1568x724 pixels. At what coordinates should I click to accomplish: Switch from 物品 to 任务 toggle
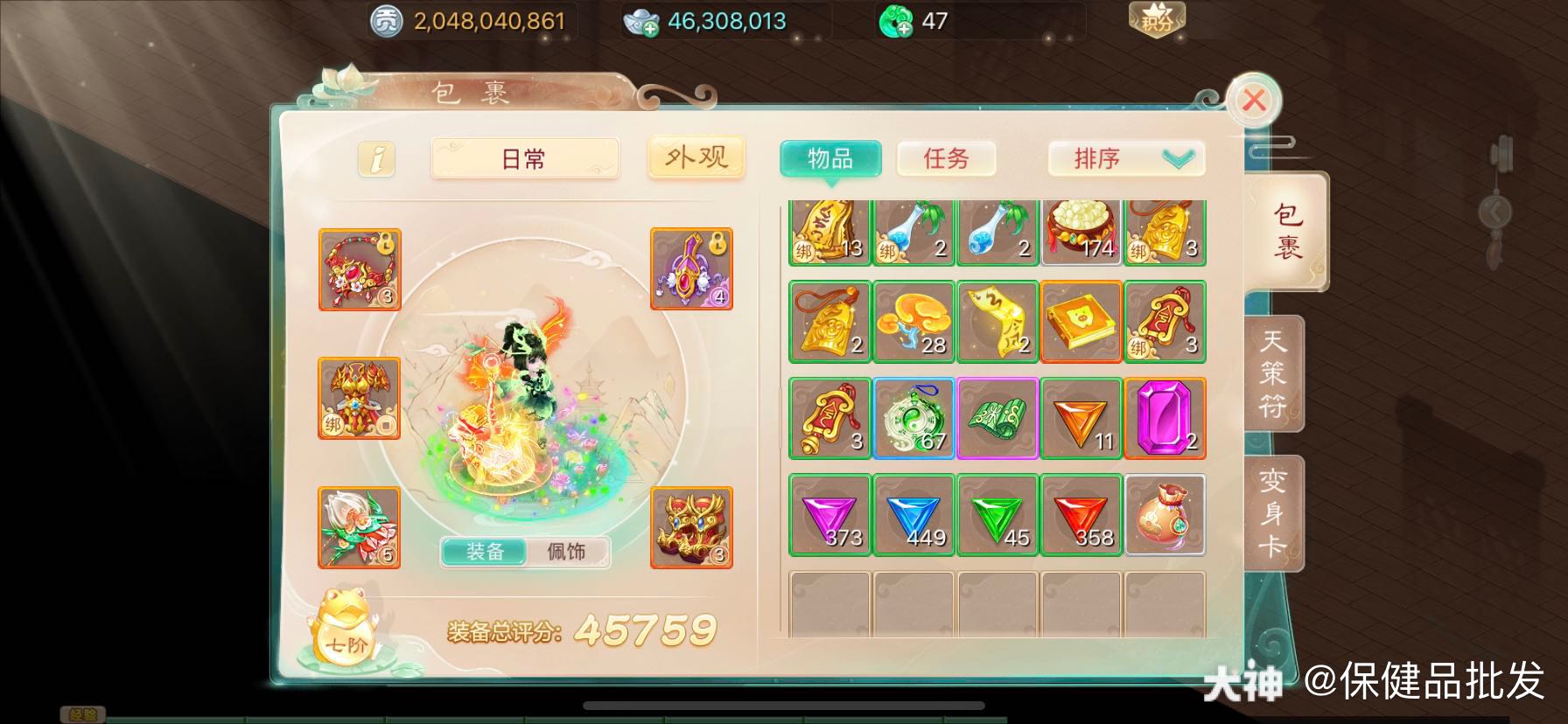[x=947, y=159]
